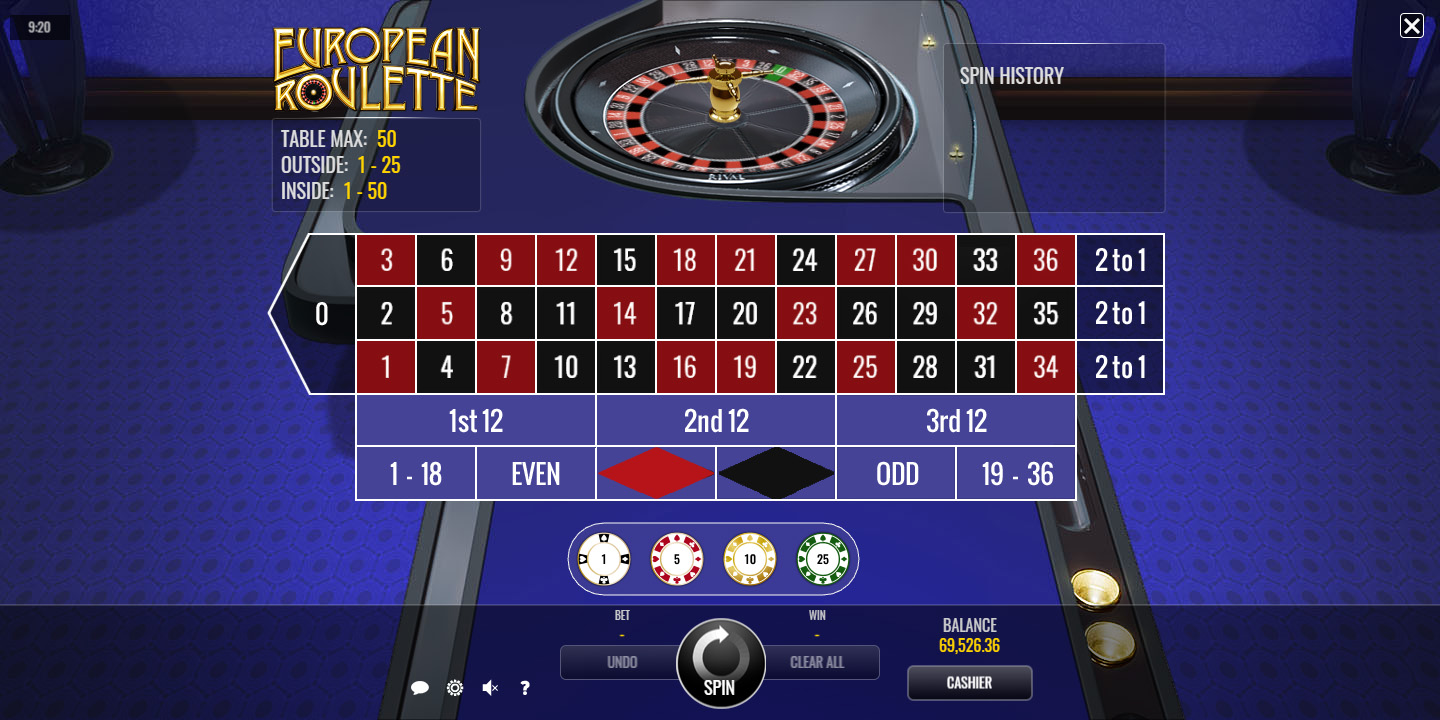
Task: Select the white 1 chip
Action: [x=604, y=559]
